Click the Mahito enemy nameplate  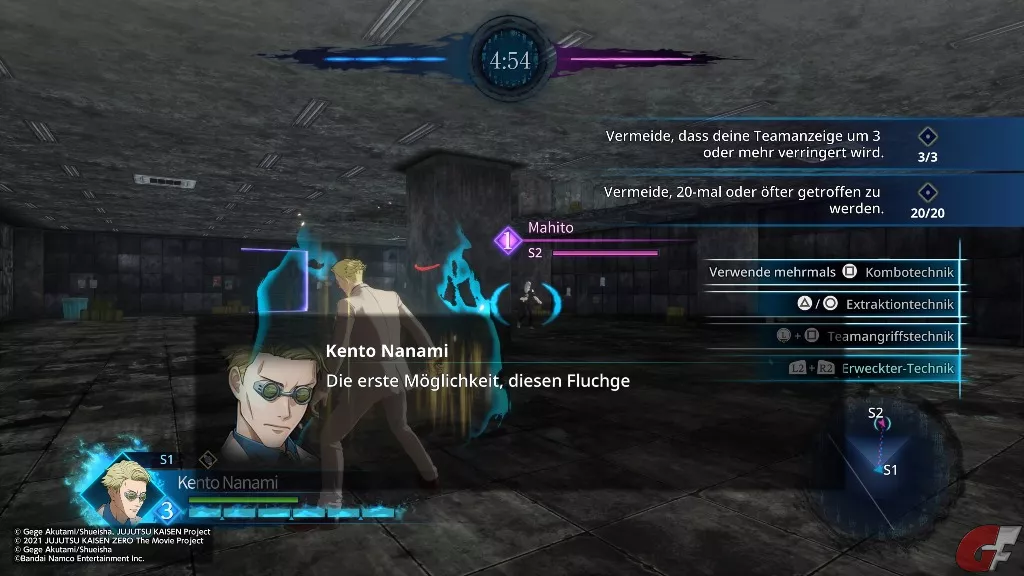tap(552, 228)
